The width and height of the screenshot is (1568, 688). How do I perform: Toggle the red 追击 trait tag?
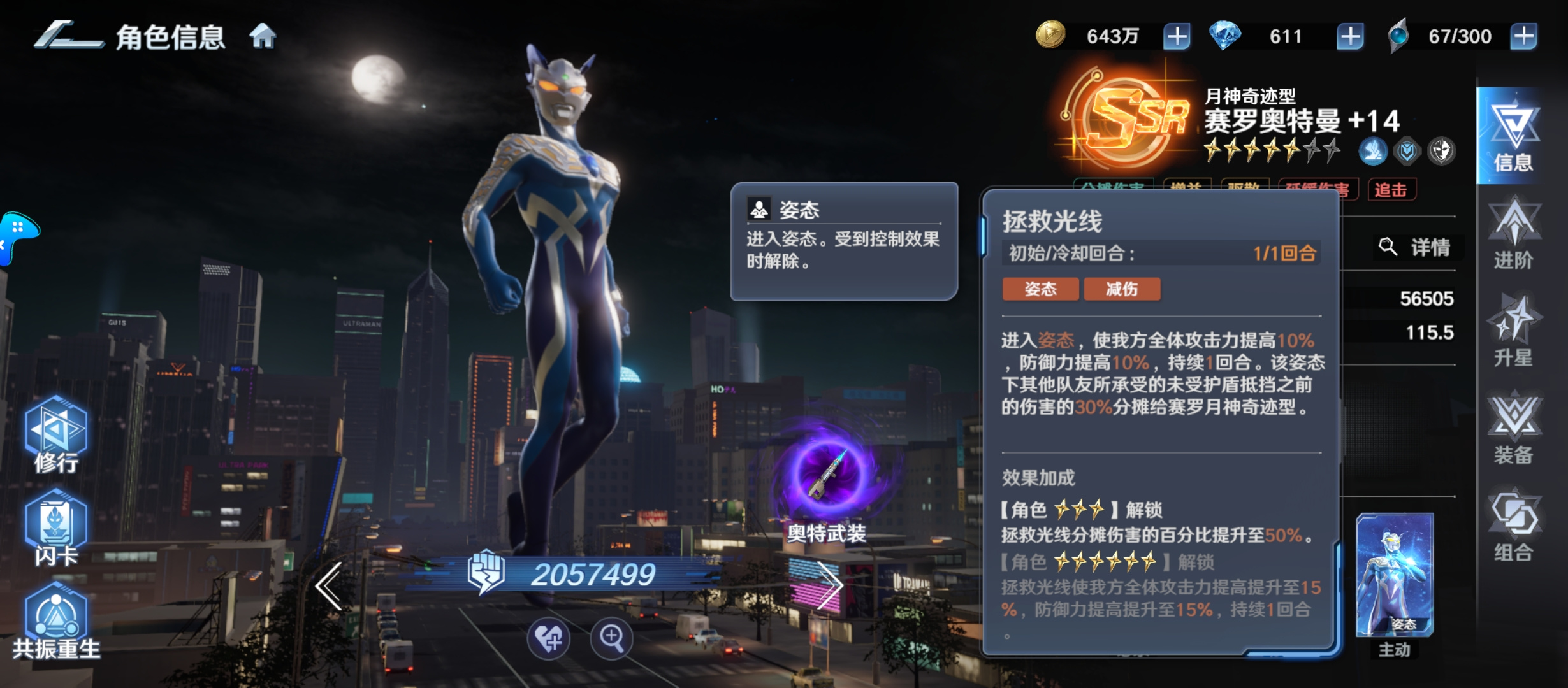1394,189
